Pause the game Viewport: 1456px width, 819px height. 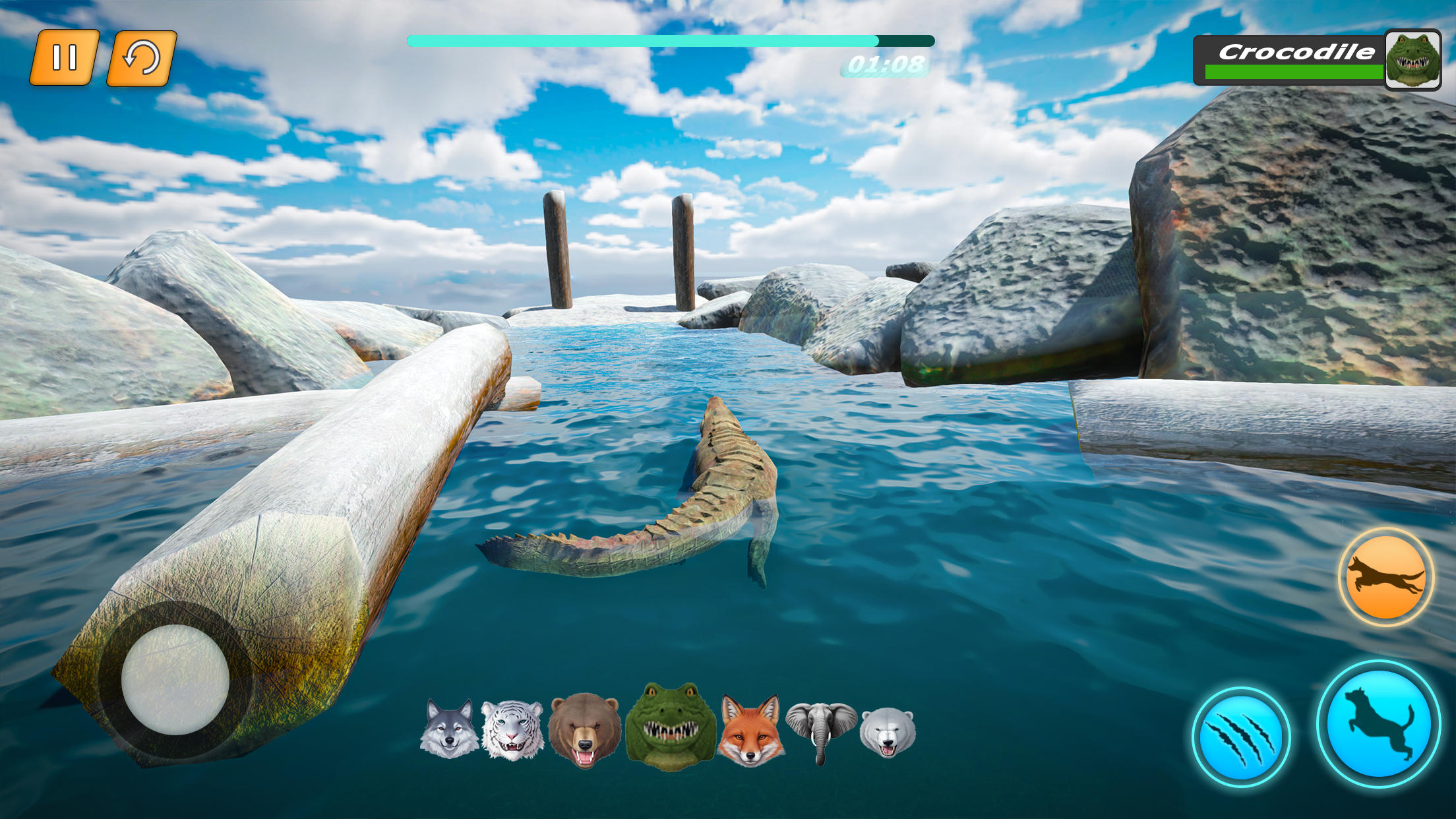(x=66, y=59)
